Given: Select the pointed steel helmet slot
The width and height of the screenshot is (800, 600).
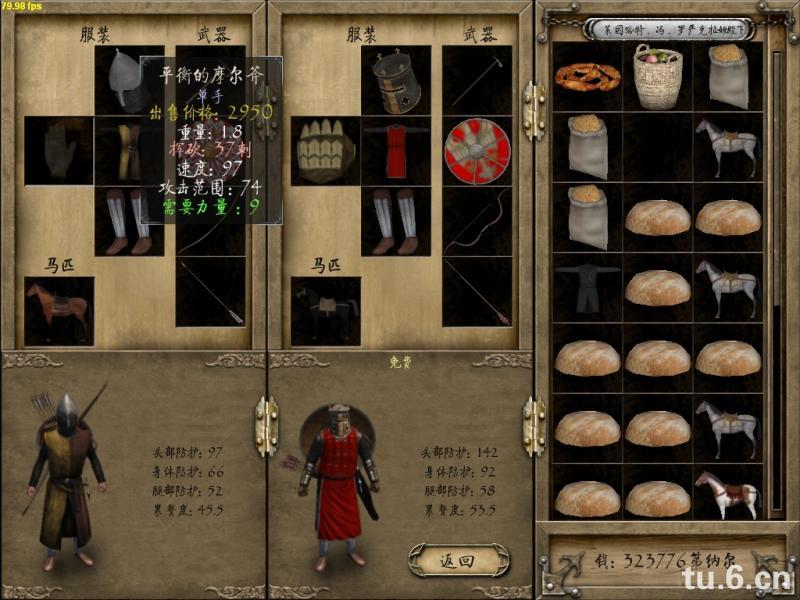Looking at the screenshot, I should (x=128, y=79).
